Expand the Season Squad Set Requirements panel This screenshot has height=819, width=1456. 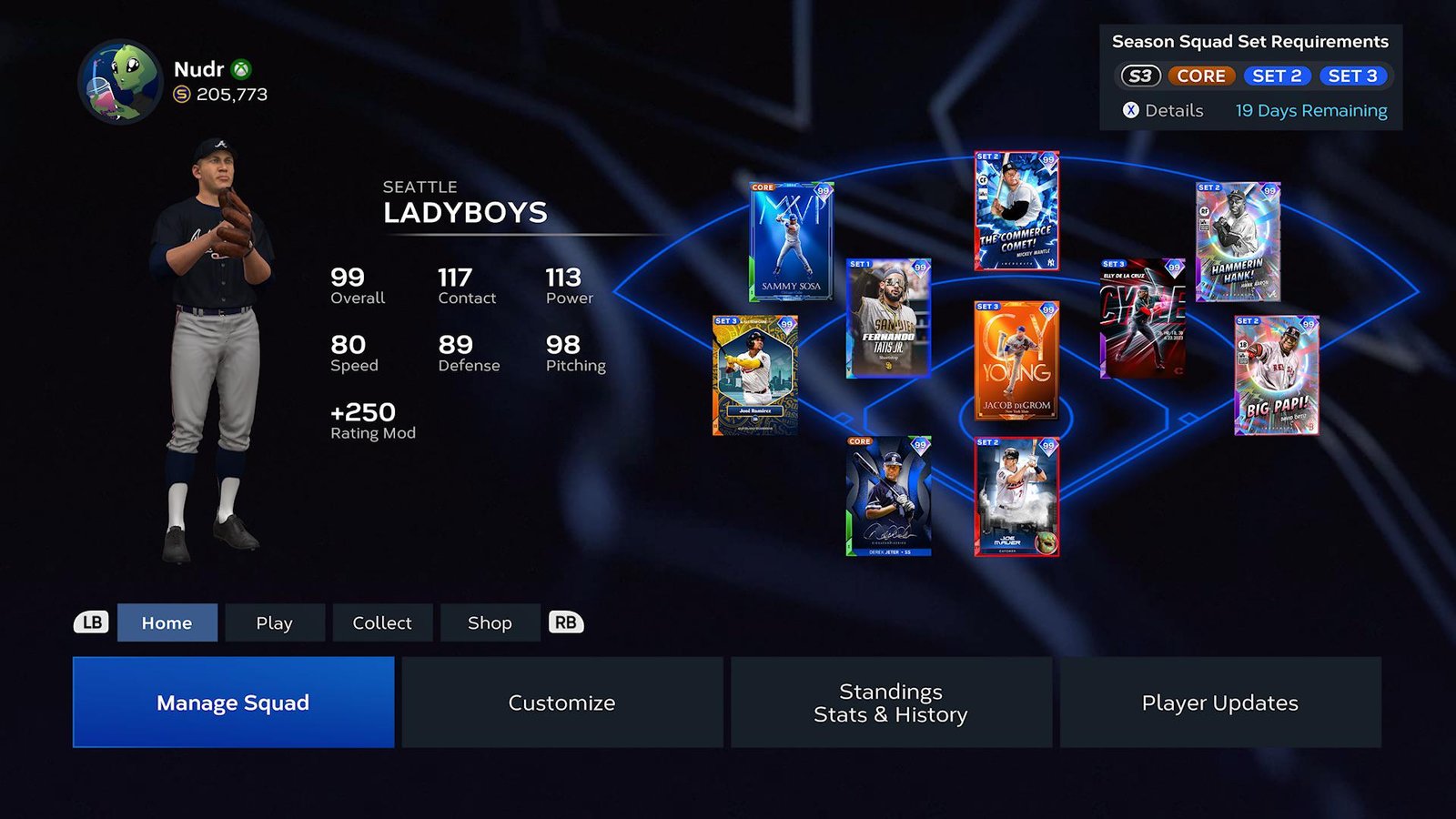pyautogui.click(x=1131, y=110)
